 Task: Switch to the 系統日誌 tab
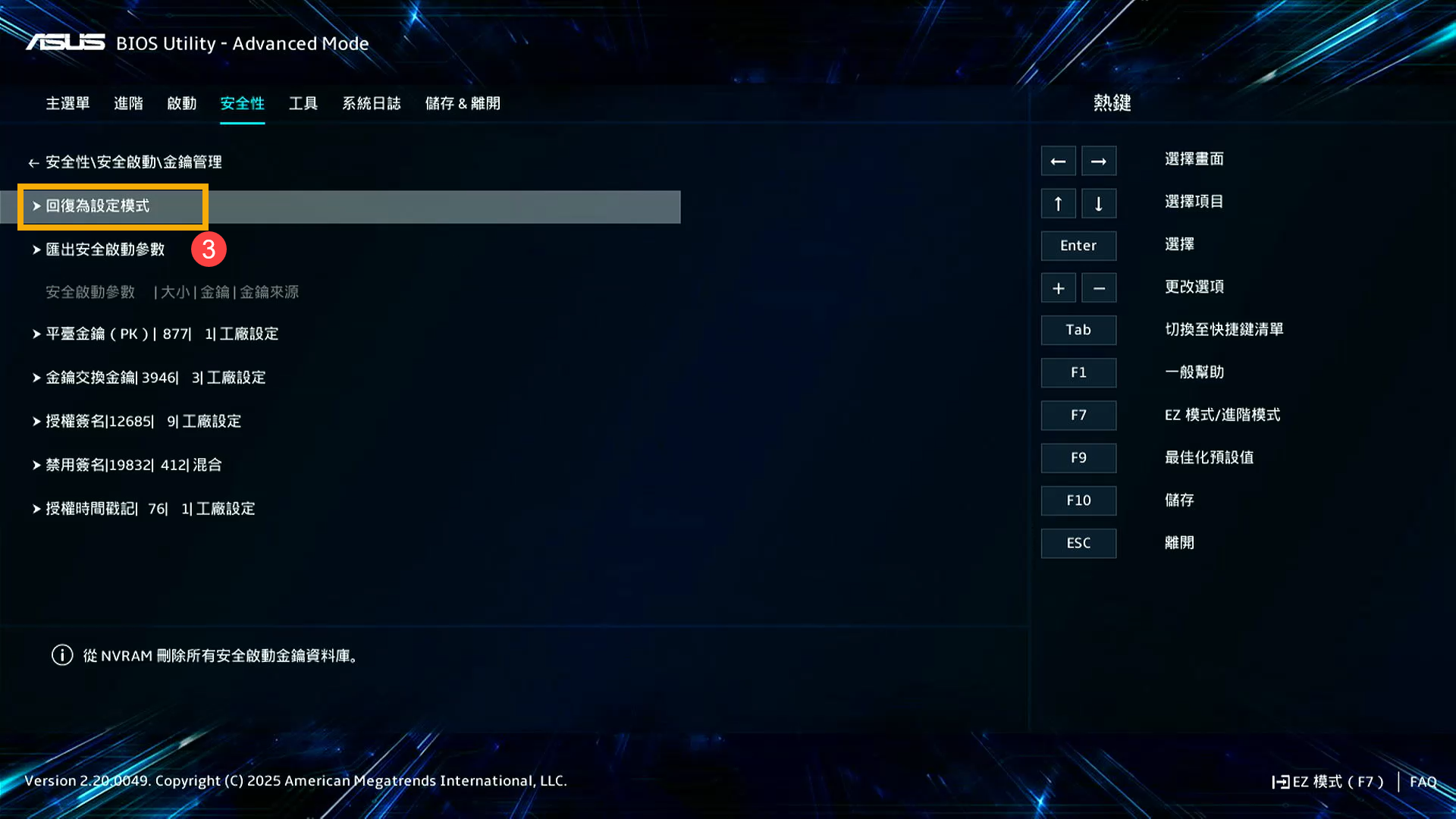371,103
